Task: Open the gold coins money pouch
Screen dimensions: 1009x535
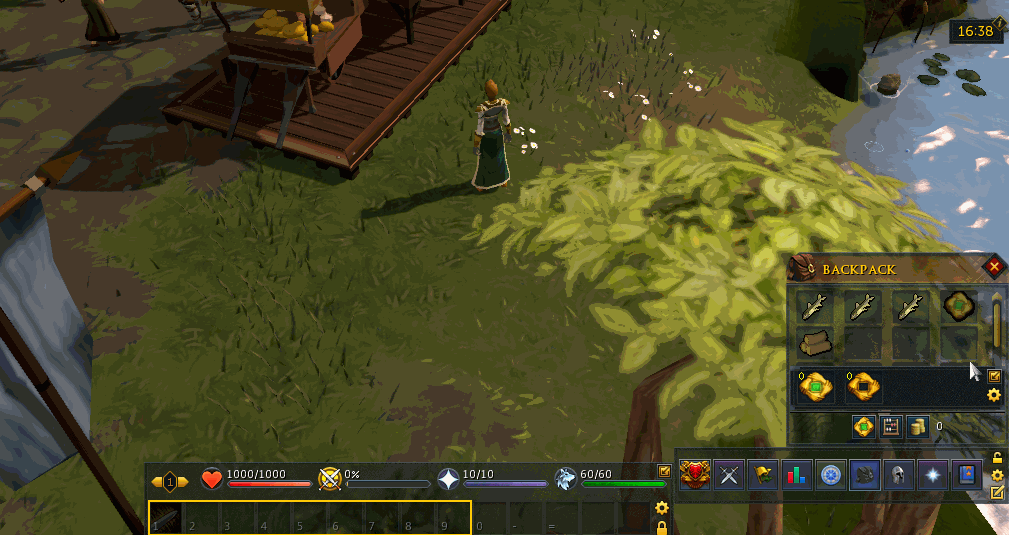Action: coord(916,427)
